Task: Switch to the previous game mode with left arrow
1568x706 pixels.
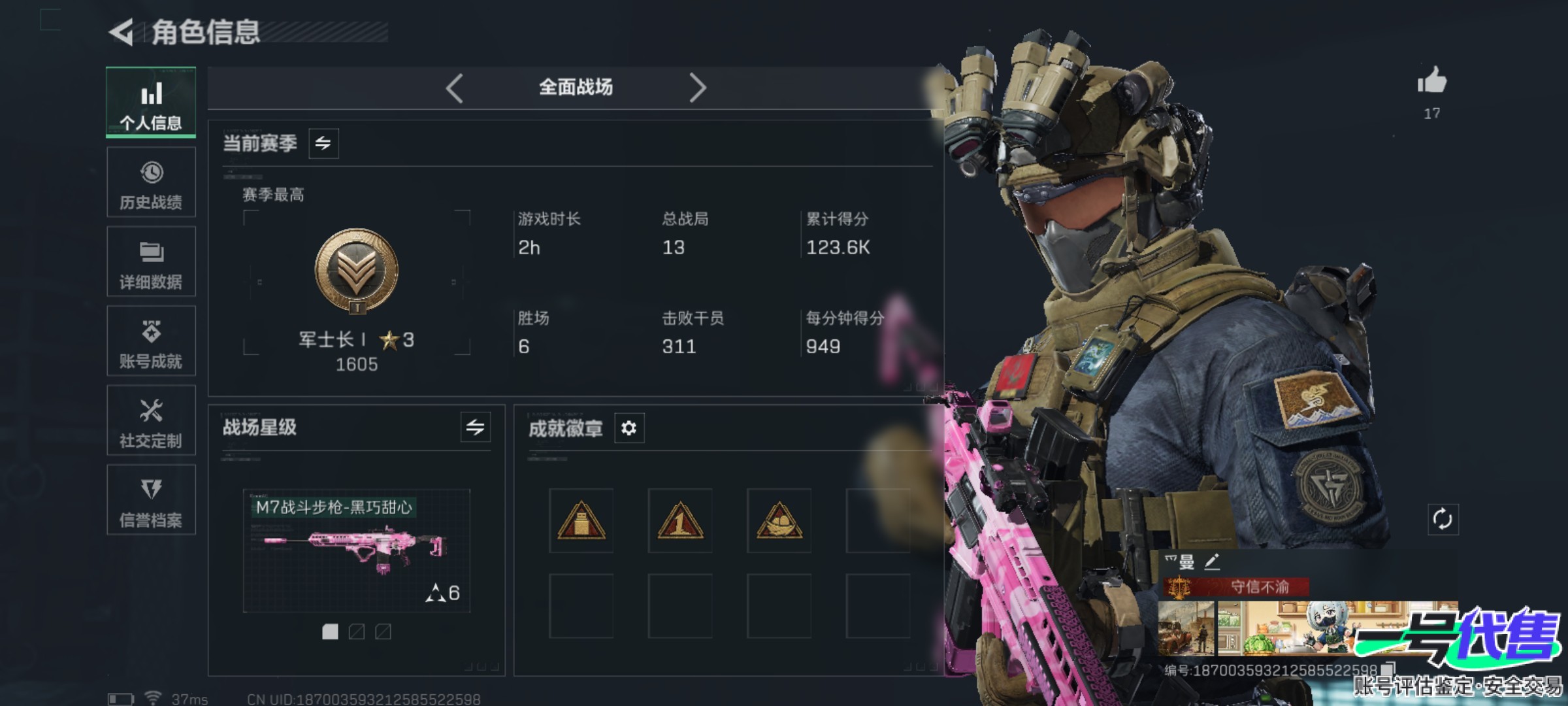Action: (455, 88)
